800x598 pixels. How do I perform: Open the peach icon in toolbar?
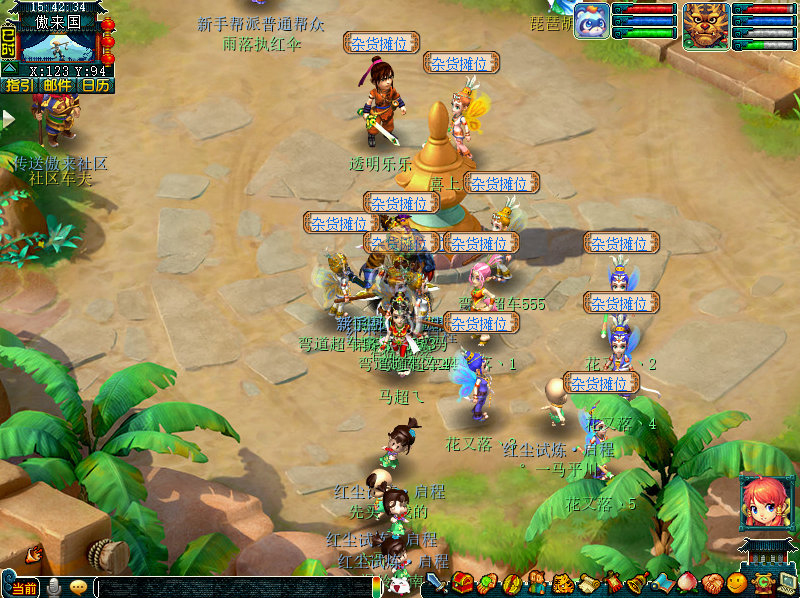(x=687, y=583)
